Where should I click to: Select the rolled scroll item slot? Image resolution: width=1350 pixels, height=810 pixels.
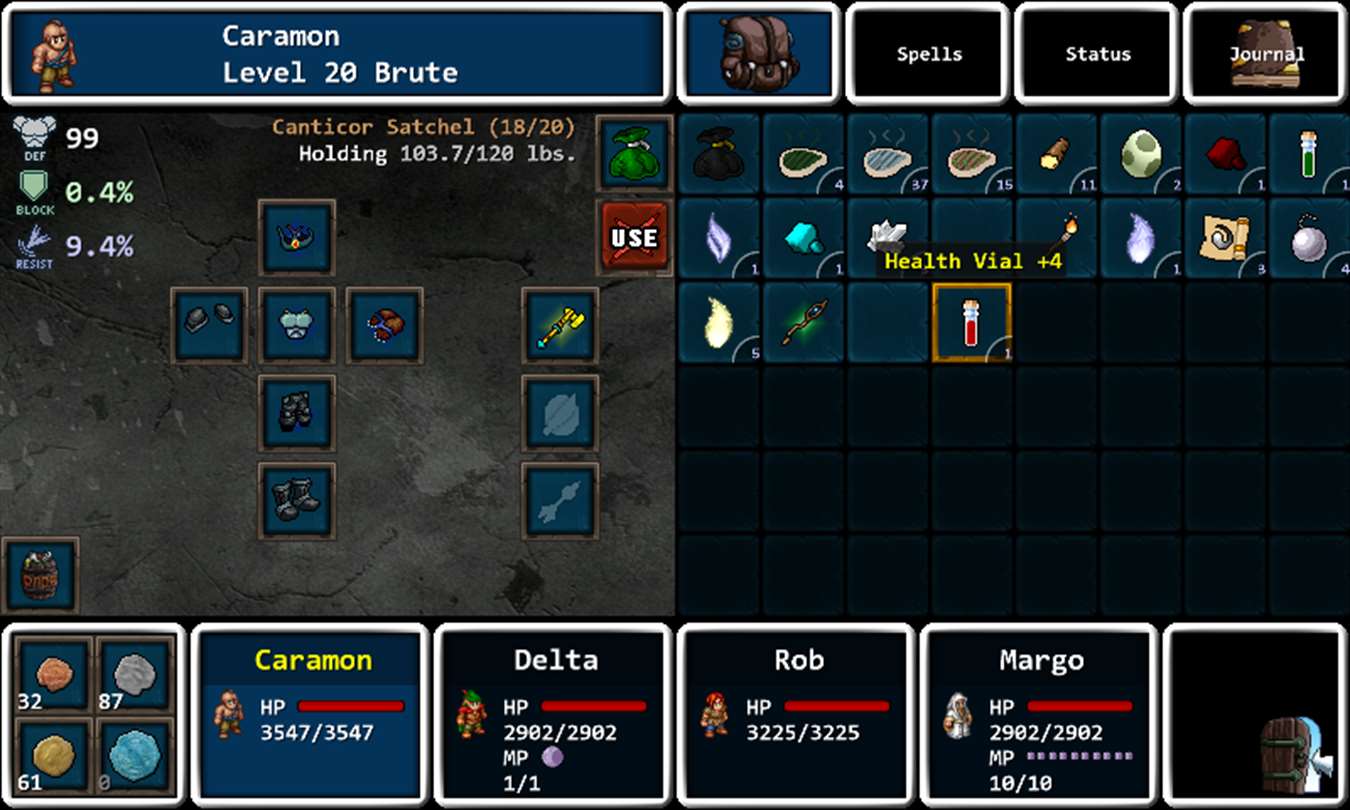[x=1224, y=238]
